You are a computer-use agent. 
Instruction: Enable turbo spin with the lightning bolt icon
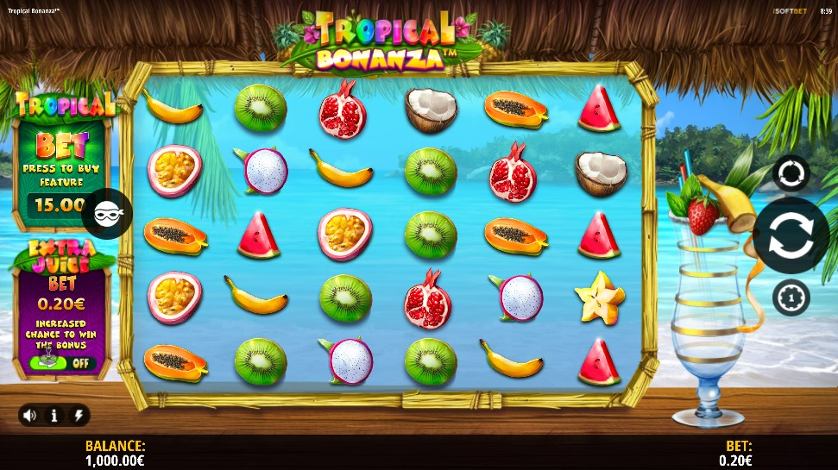[x=77, y=415]
